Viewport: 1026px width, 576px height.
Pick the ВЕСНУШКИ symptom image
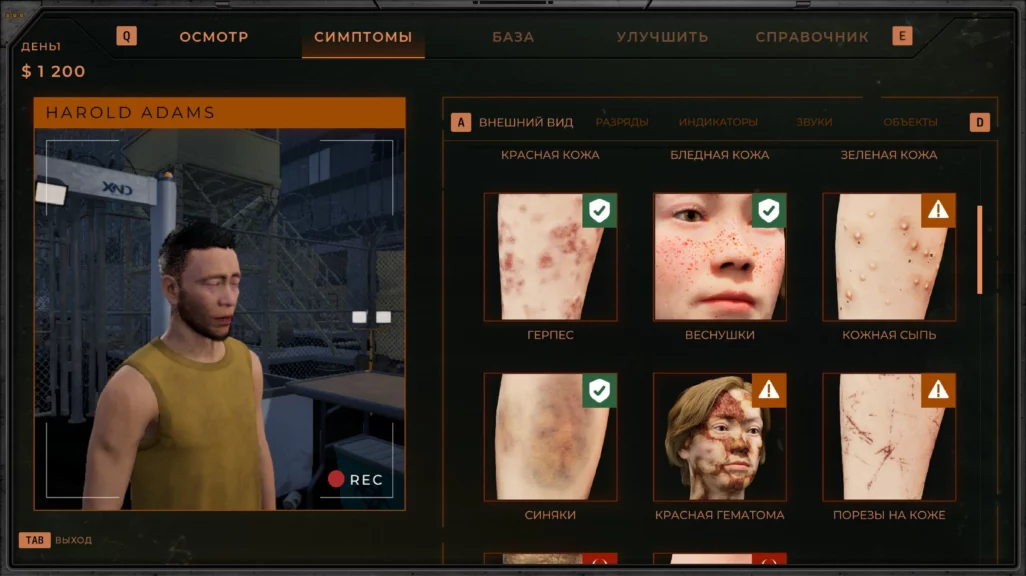719,257
